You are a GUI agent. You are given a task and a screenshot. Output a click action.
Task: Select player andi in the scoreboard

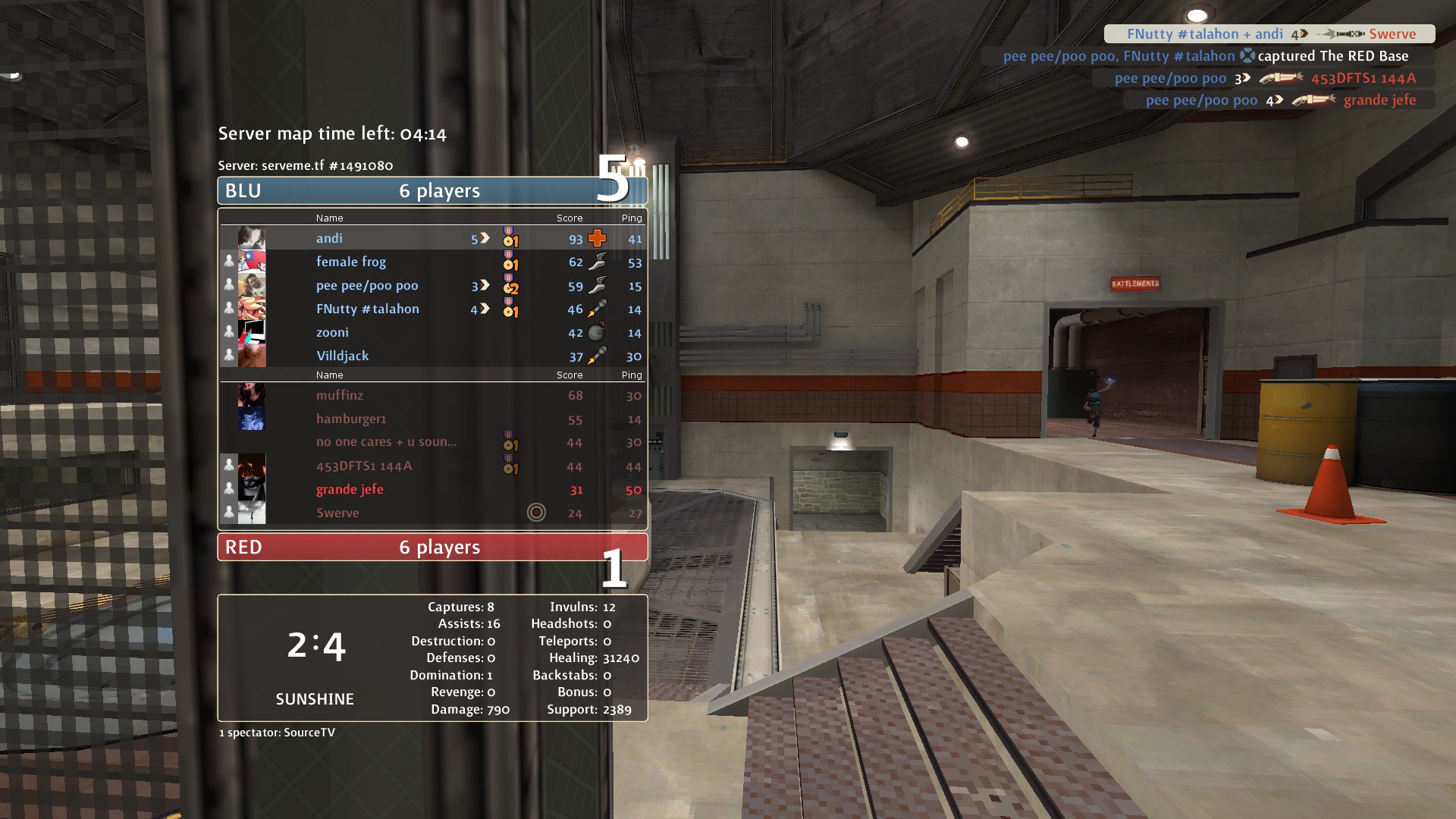pos(329,238)
